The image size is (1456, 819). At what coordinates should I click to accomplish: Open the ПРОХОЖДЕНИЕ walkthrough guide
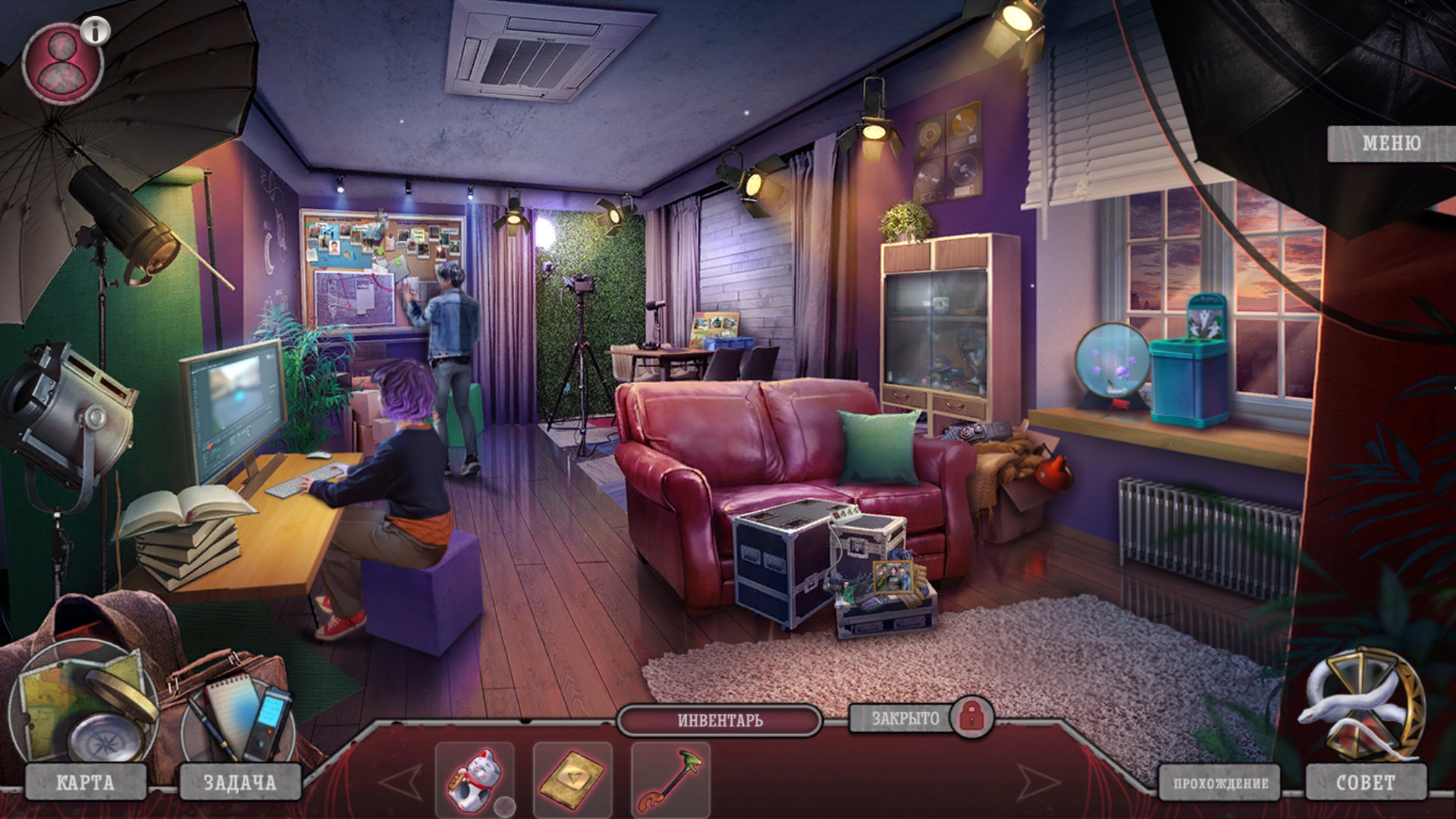(x=1220, y=783)
